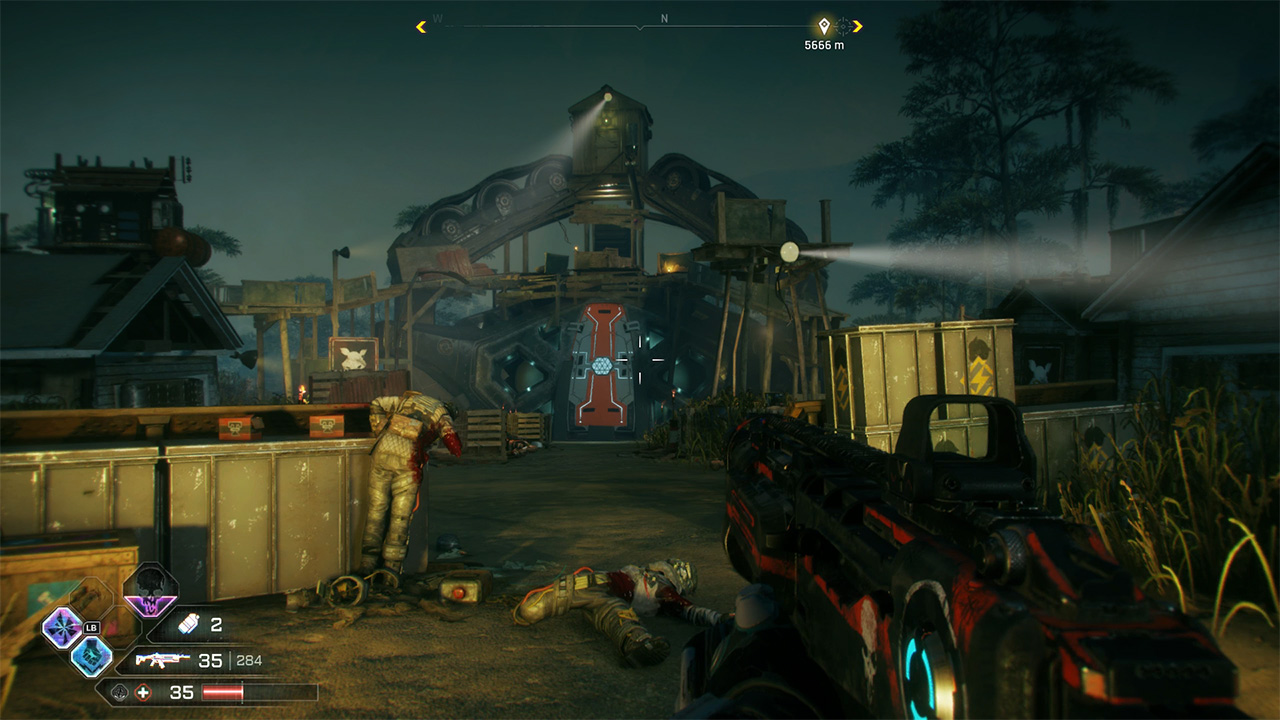Viewport: 1280px width, 720px height.
Task: Click the crosshair target icon on compass
Action: 844,26
